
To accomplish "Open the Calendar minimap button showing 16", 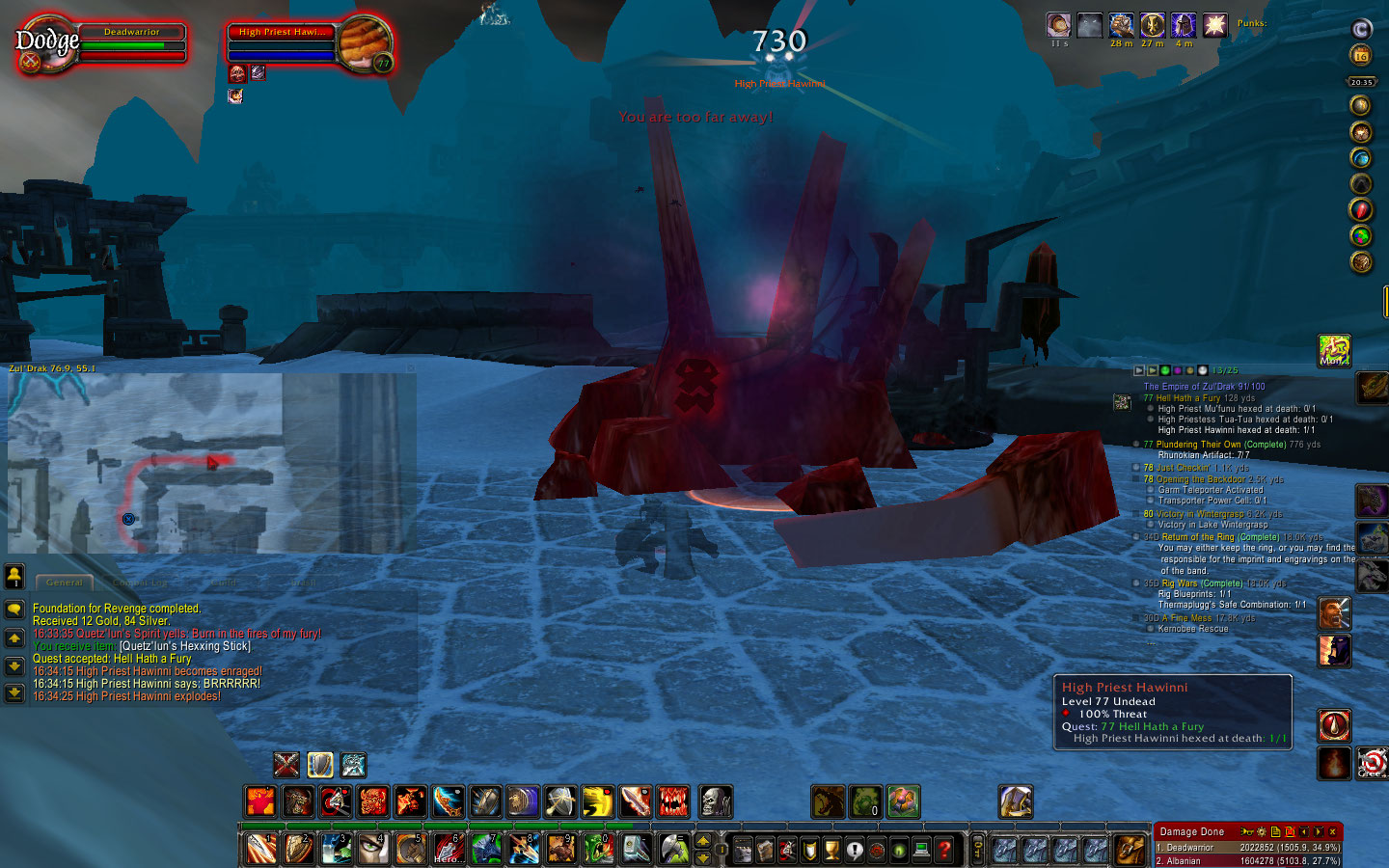I will pos(1360,55).
